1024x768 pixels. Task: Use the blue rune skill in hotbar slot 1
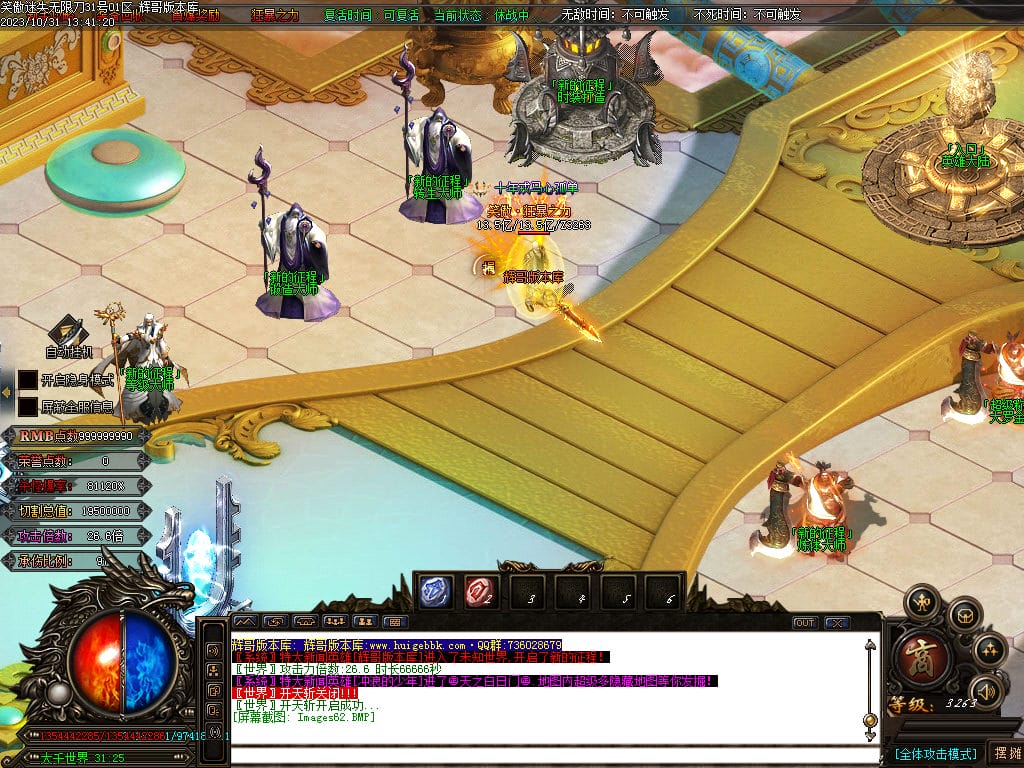436,593
